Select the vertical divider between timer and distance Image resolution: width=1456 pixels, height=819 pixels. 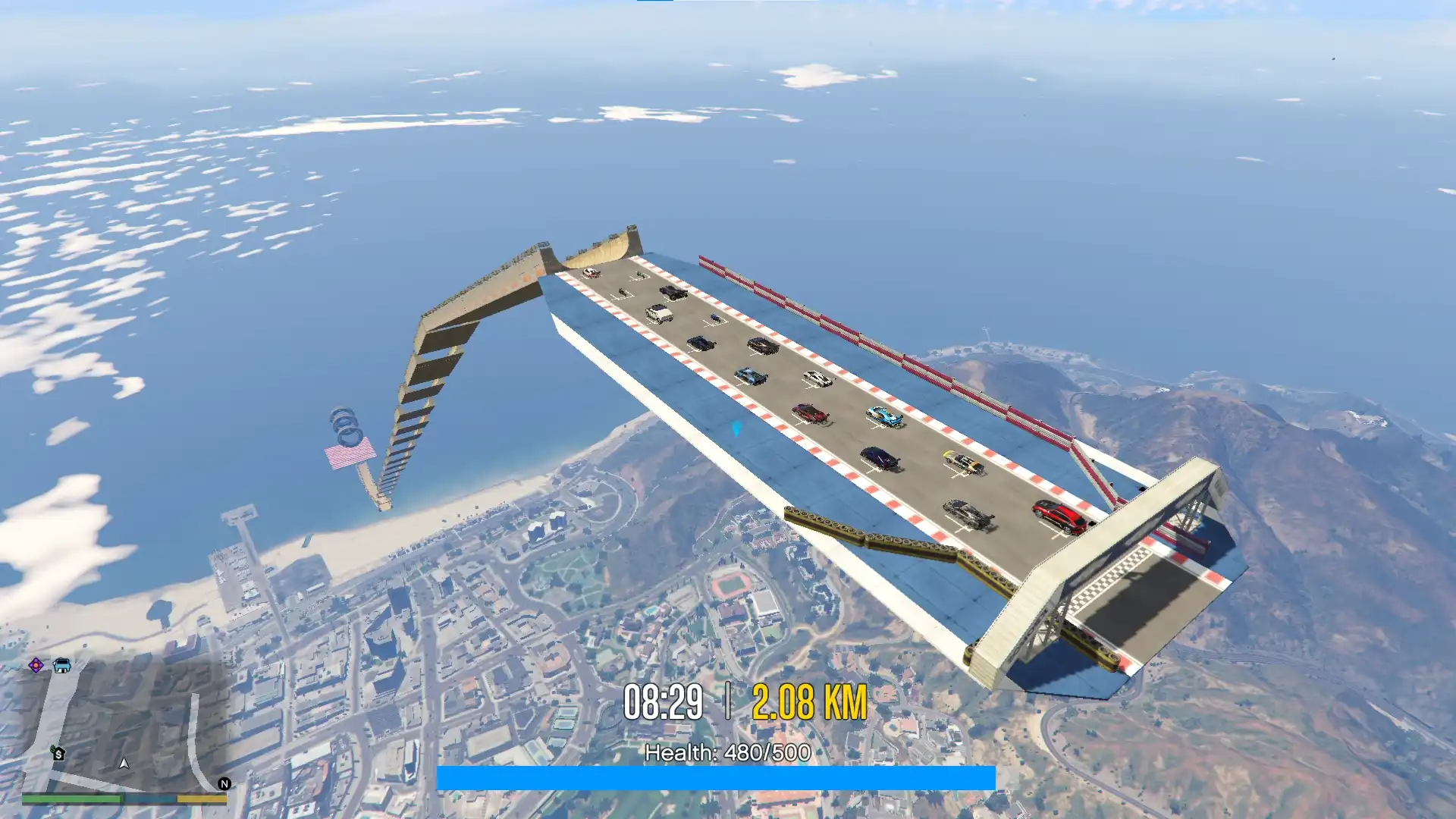pos(728,701)
